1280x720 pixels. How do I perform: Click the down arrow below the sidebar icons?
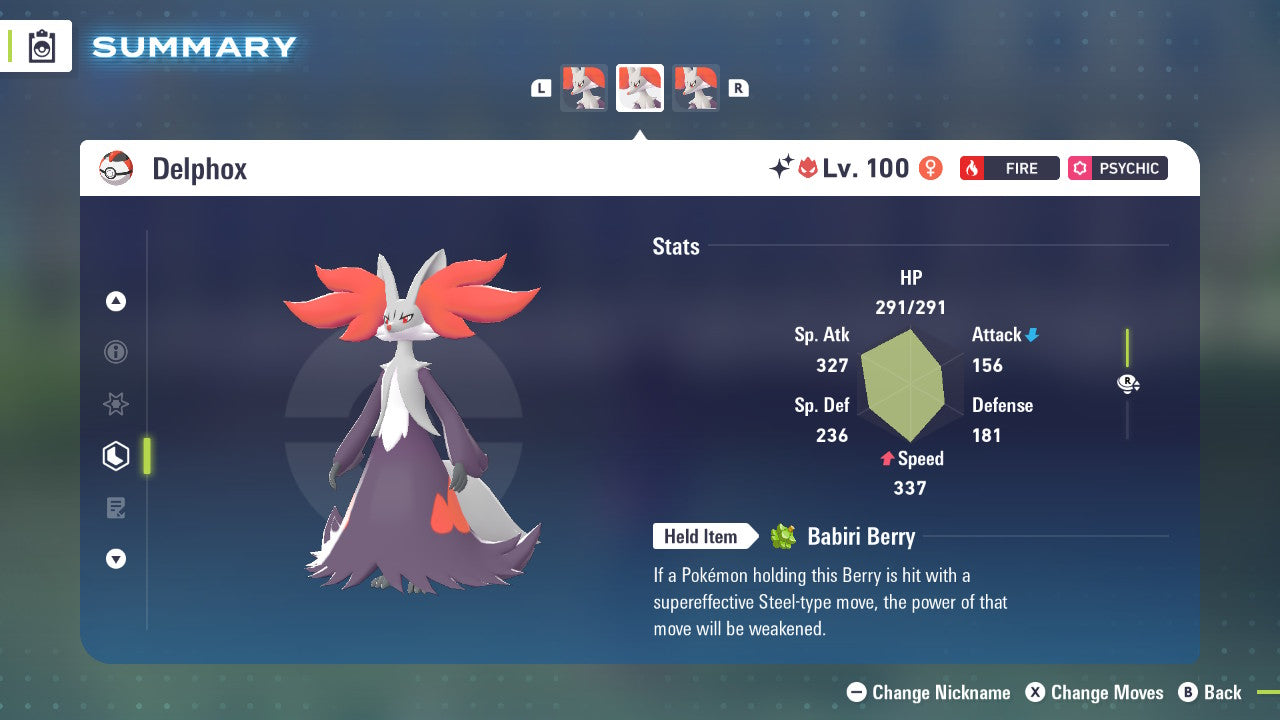pyautogui.click(x=116, y=559)
